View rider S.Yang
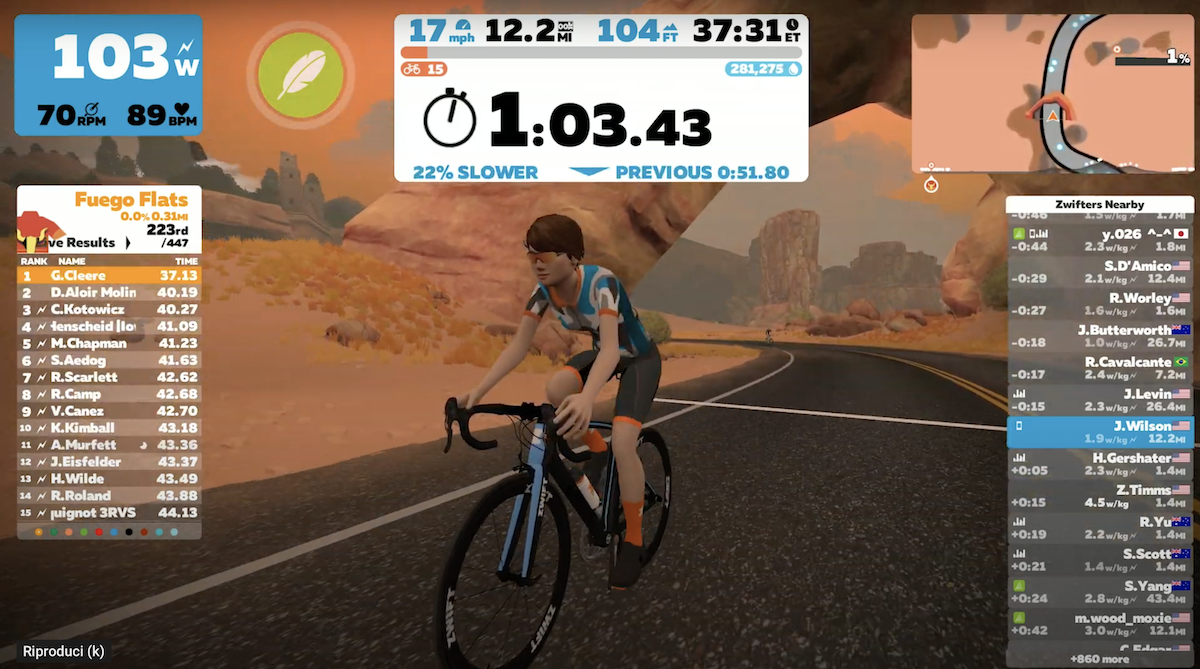Image resolution: width=1200 pixels, height=669 pixels. coord(1100,592)
